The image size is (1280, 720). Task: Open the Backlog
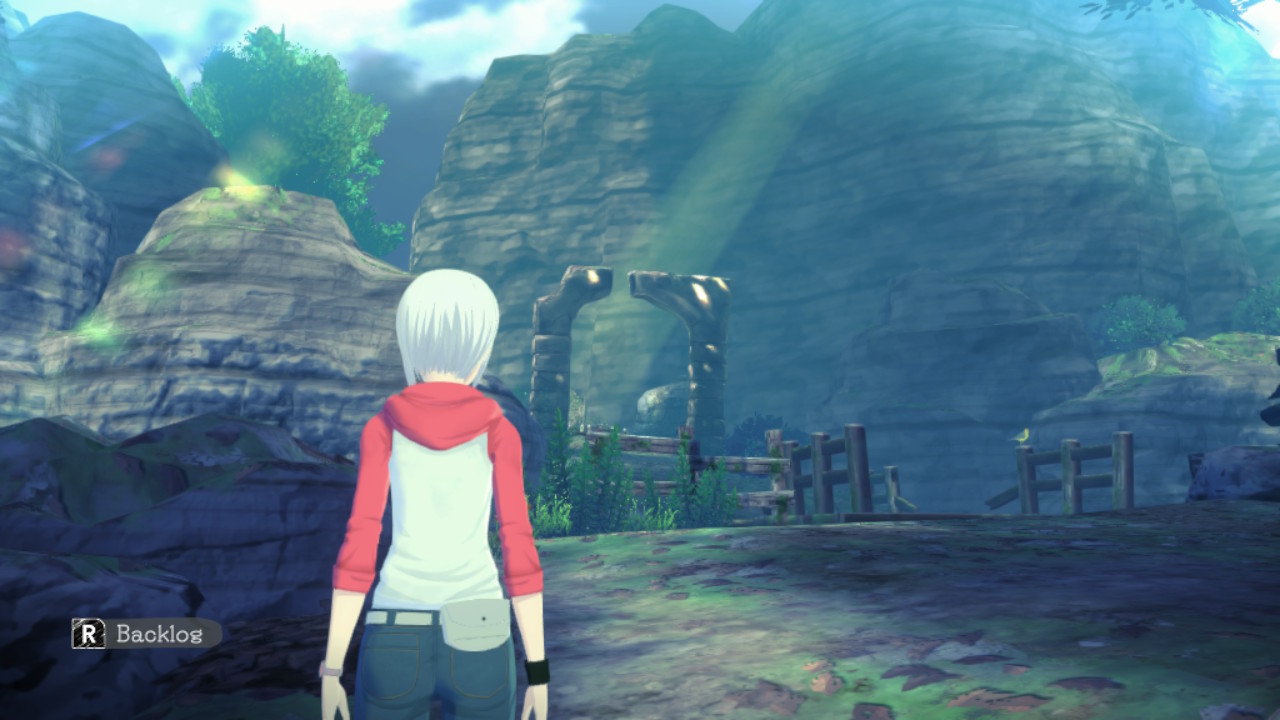click(x=147, y=633)
